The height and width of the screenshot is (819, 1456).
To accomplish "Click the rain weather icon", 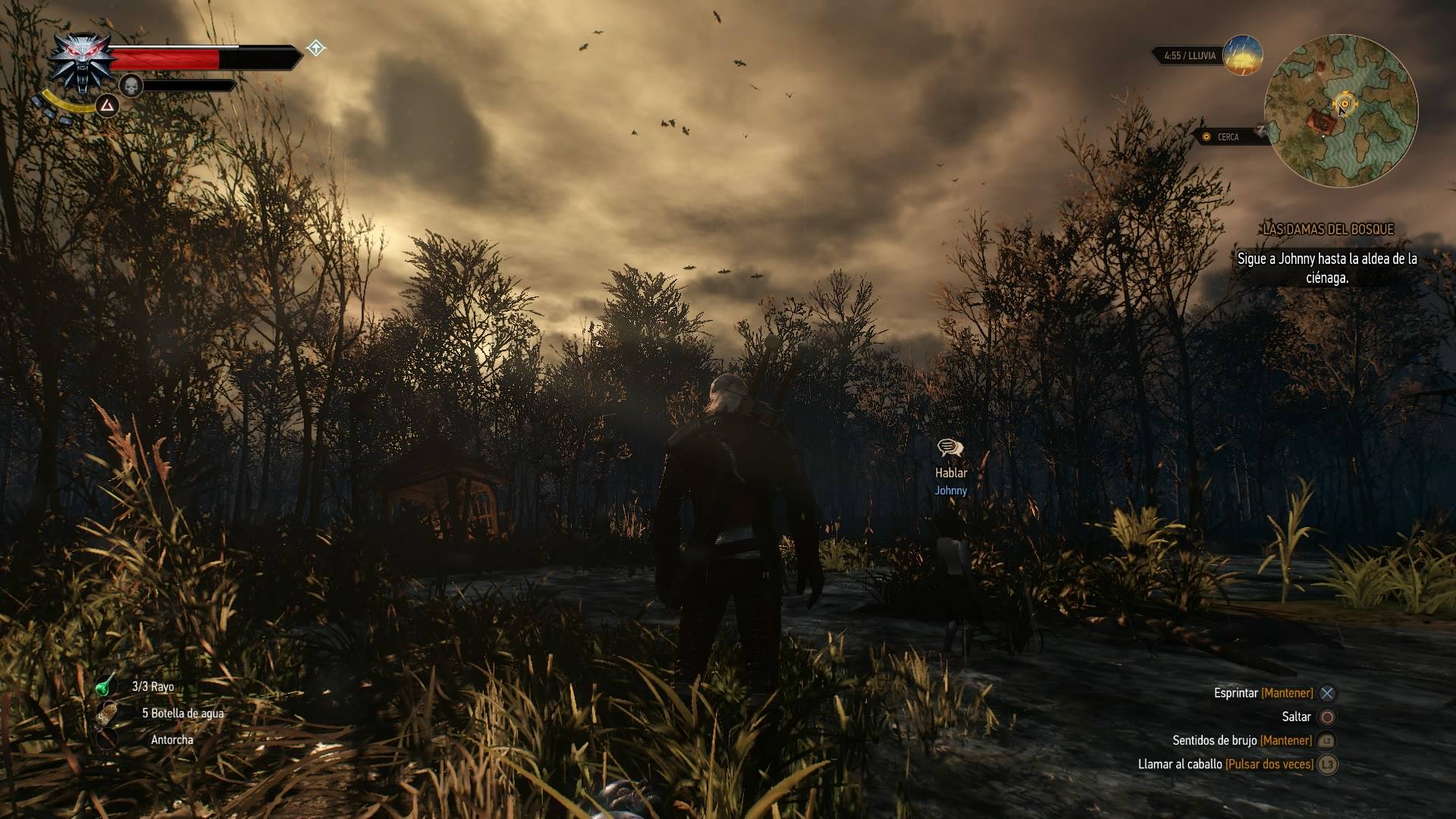I will (x=1243, y=55).
